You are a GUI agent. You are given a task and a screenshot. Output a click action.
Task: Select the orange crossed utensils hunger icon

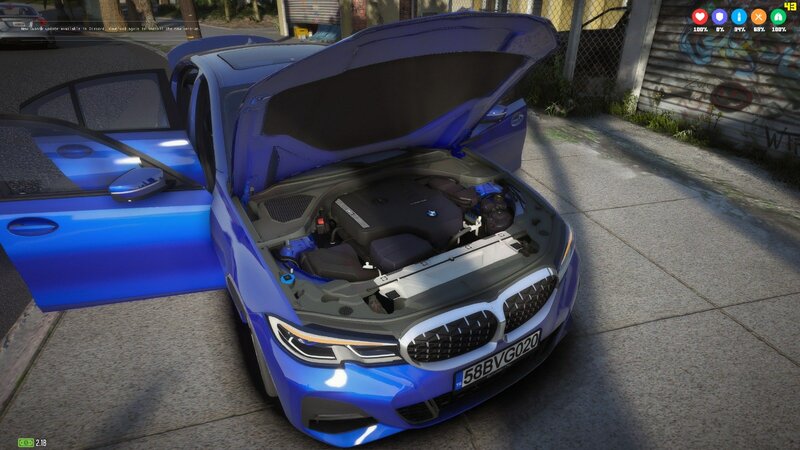(758, 17)
